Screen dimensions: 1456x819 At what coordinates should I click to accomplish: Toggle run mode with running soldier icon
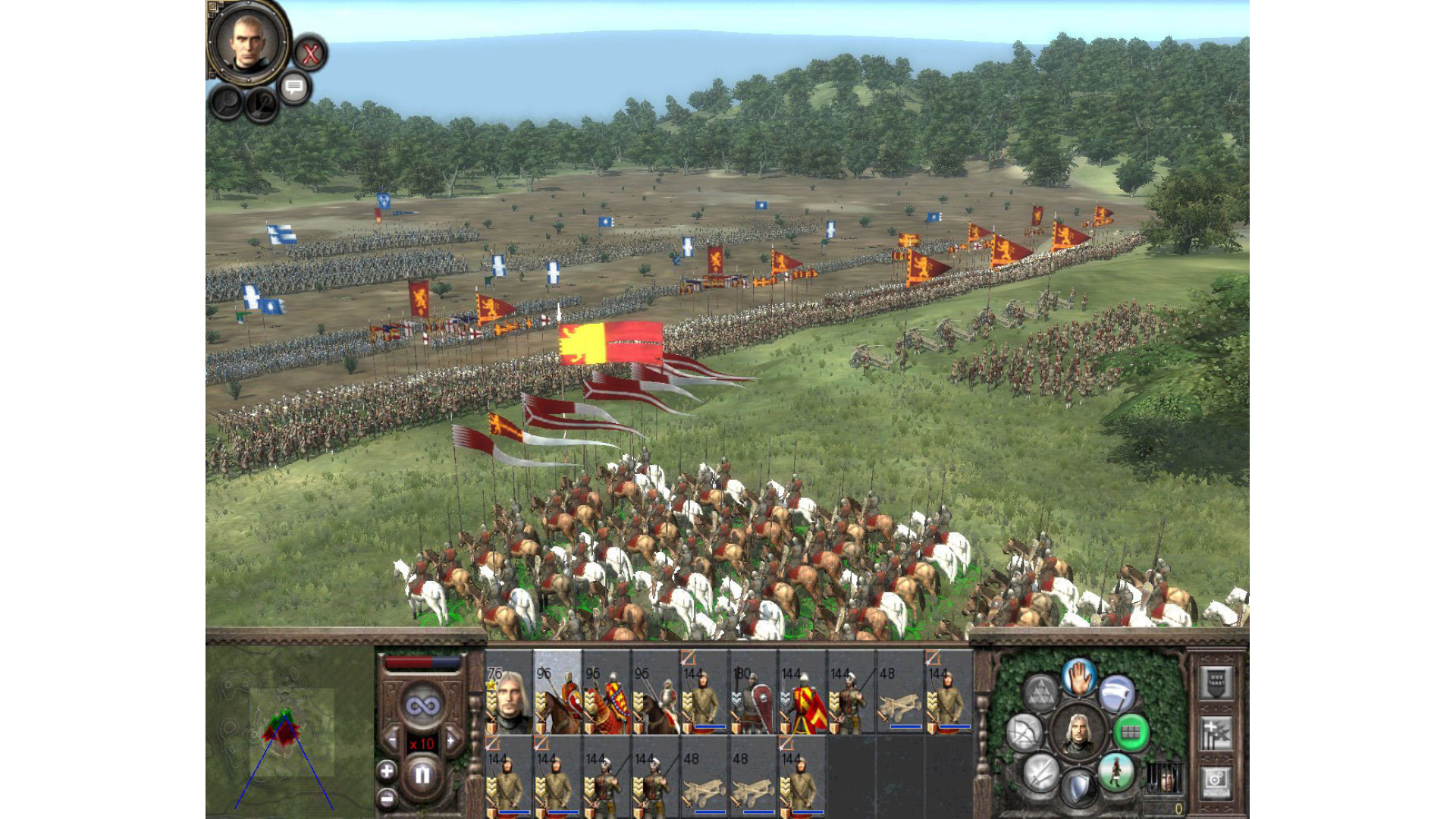point(1116,772)
